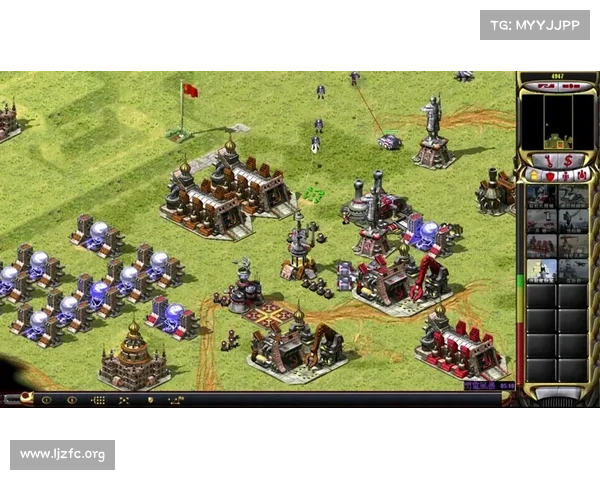Activate the sell dollar-sign button
Viewport: 600px width, 480px height.
click(567, 160)
